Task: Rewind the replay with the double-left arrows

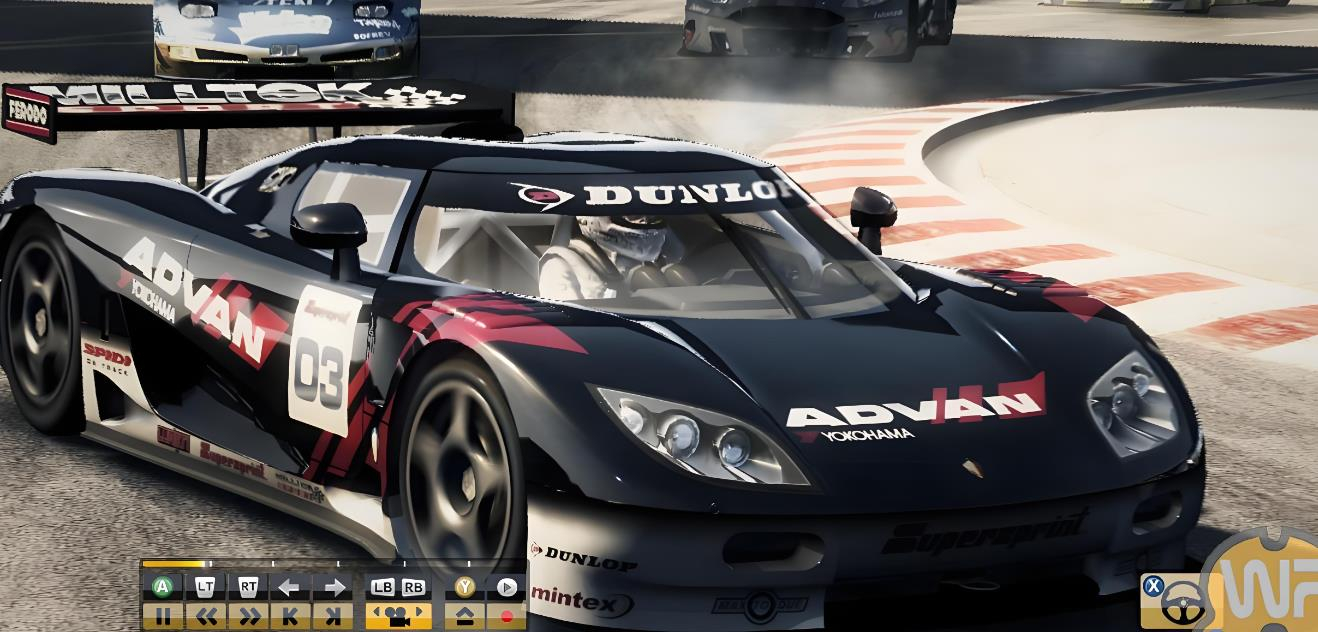Action: [205, 616]
